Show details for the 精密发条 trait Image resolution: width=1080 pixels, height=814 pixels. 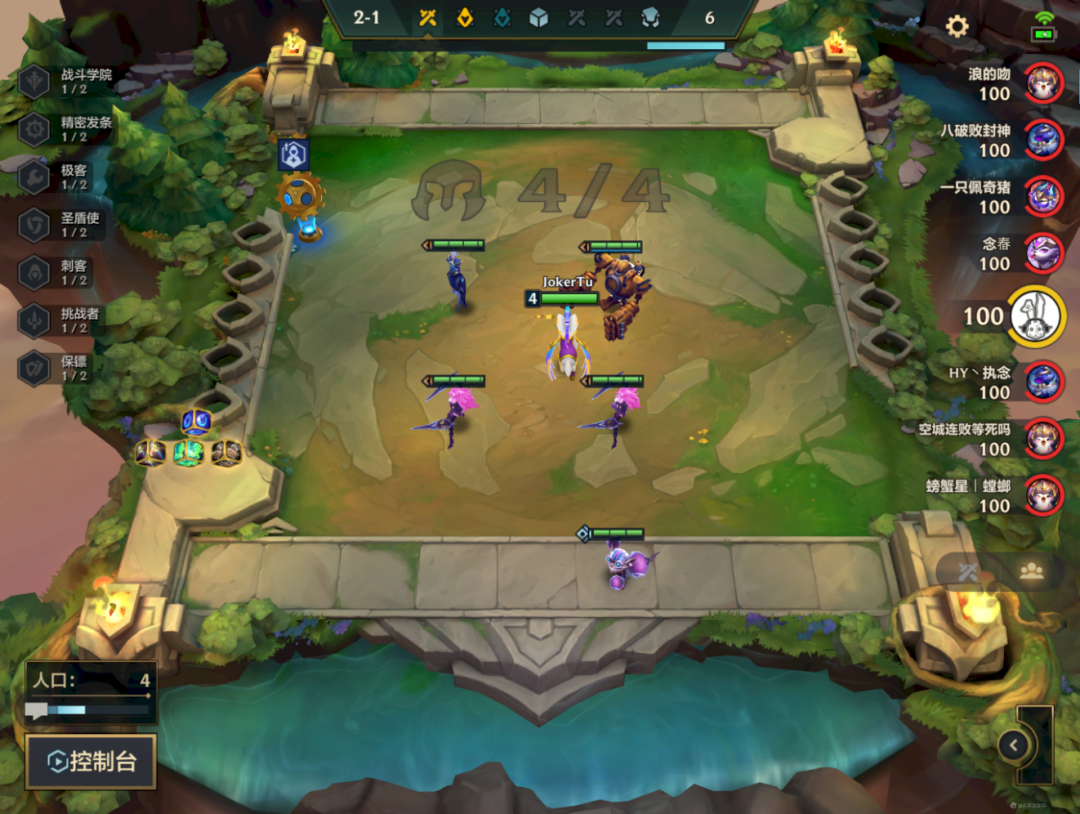(x=70, y=130)
